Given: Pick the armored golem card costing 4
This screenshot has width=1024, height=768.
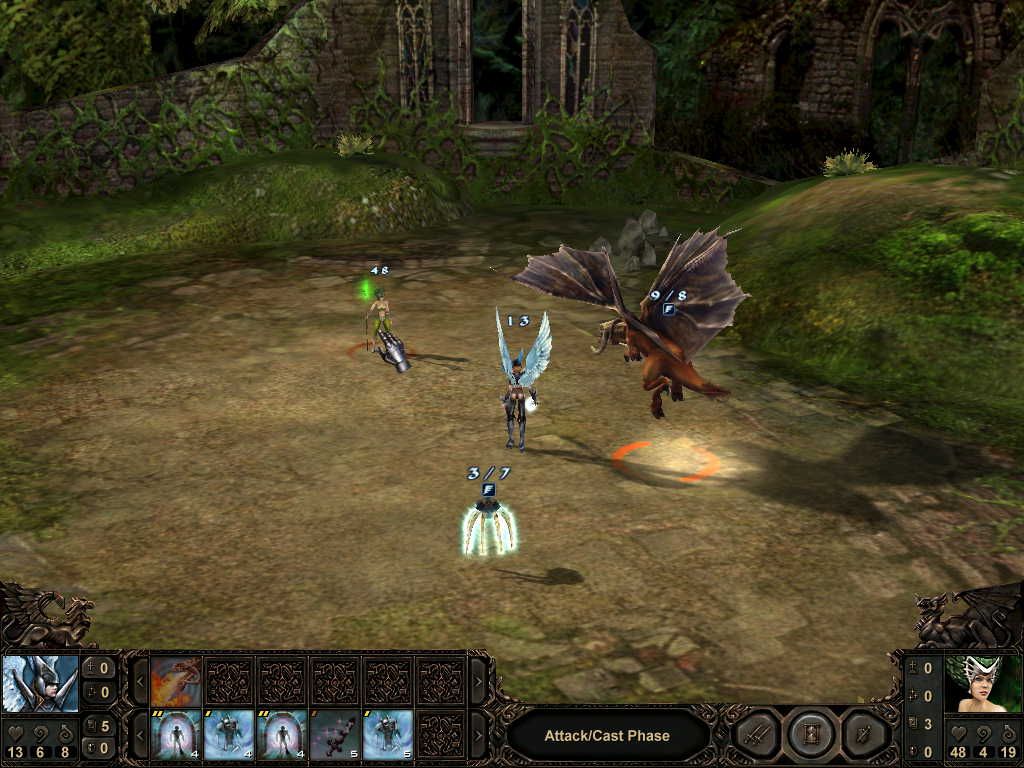Looking at the screenshot, I should (x=229, y=735).
